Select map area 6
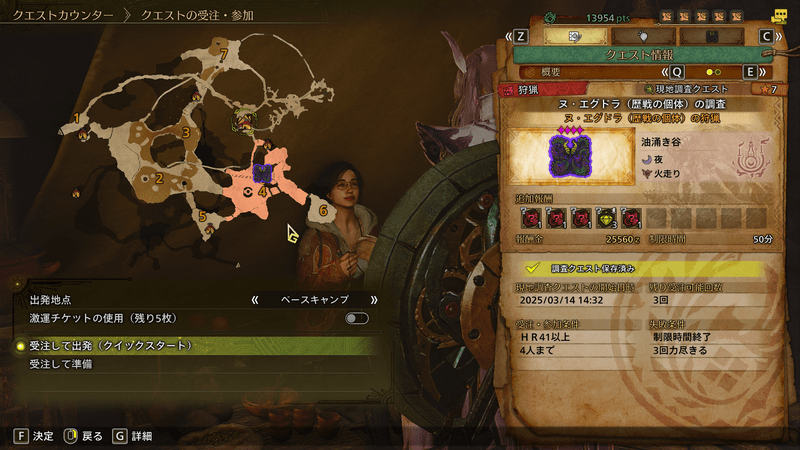 click(323, 211)
